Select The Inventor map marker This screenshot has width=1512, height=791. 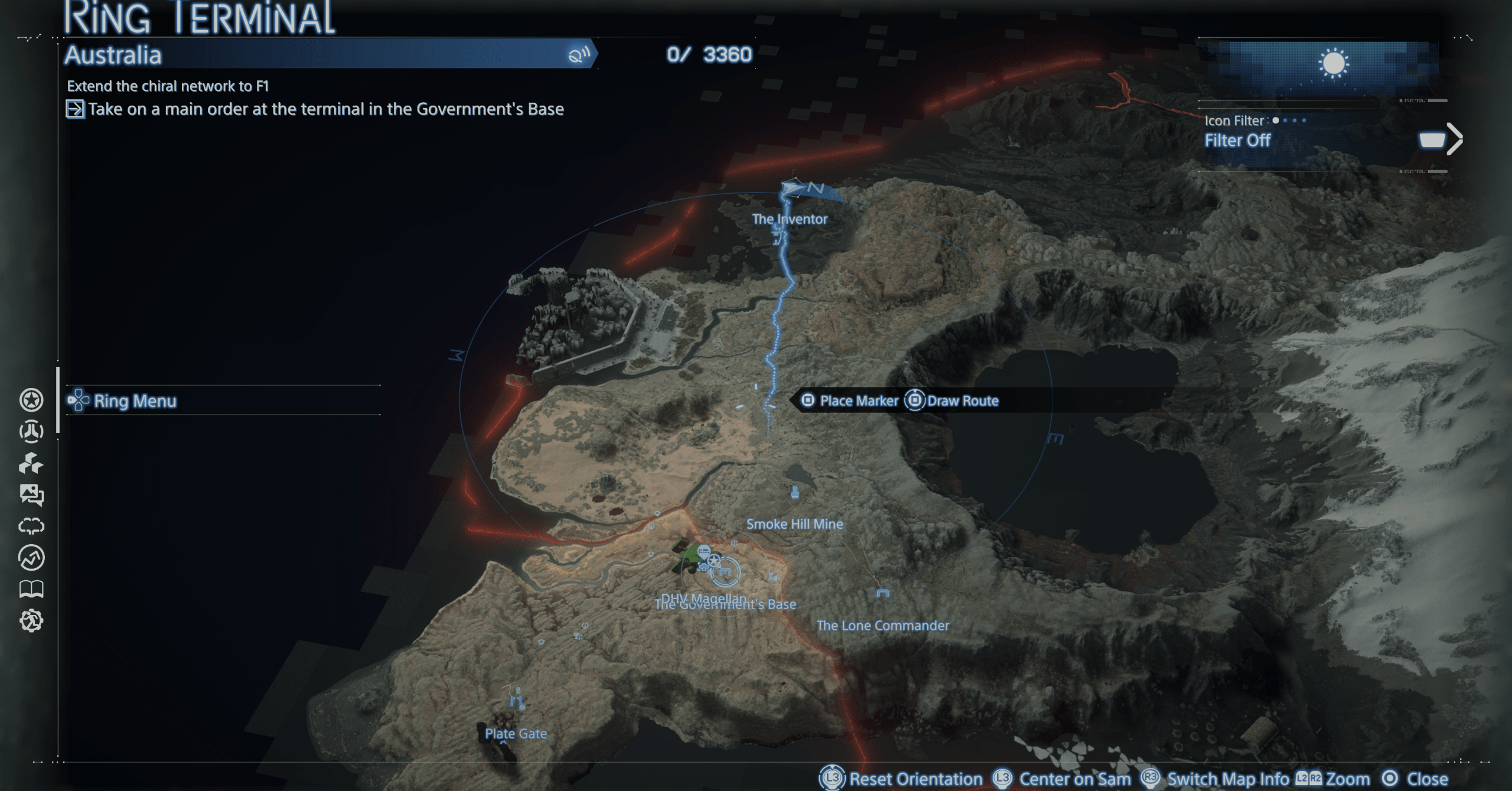[779, 237]
